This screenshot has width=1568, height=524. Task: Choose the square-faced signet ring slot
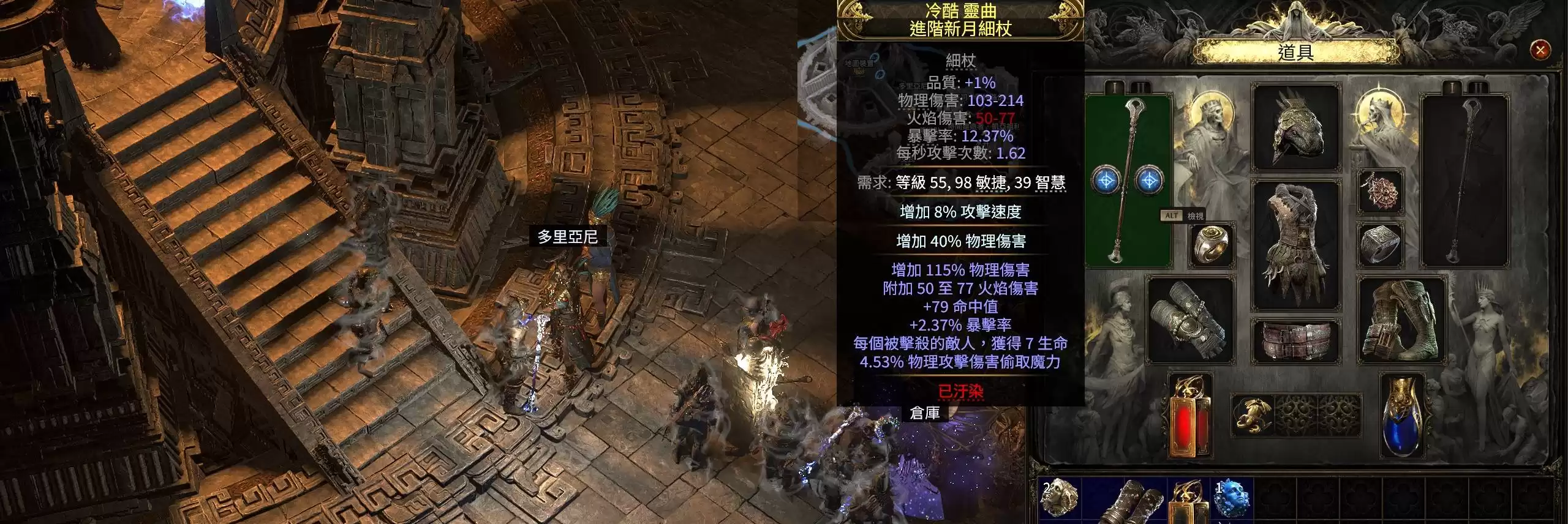pyautogui.click(x=1380, y=245)
